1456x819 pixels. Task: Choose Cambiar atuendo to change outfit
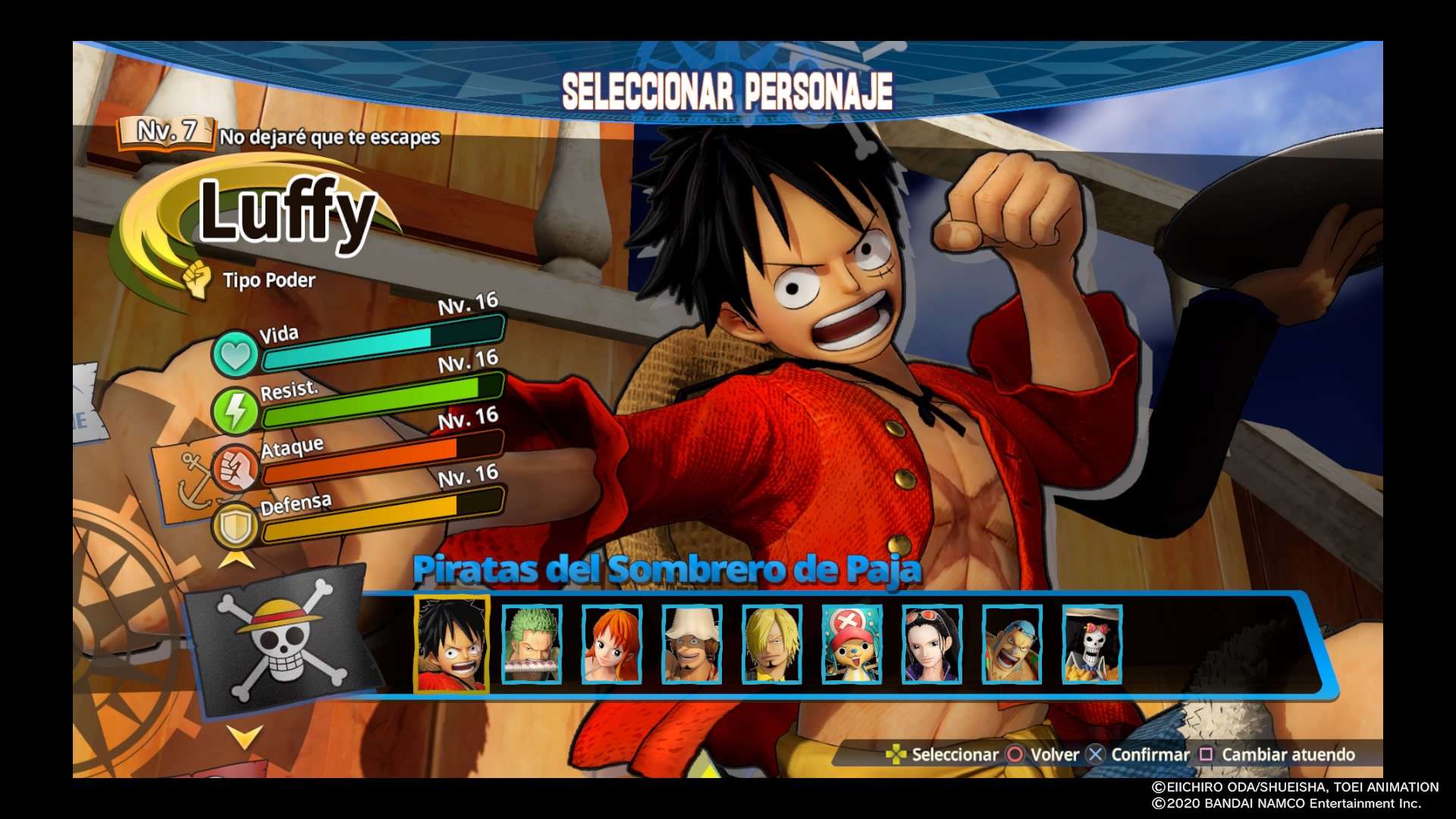1278,755
